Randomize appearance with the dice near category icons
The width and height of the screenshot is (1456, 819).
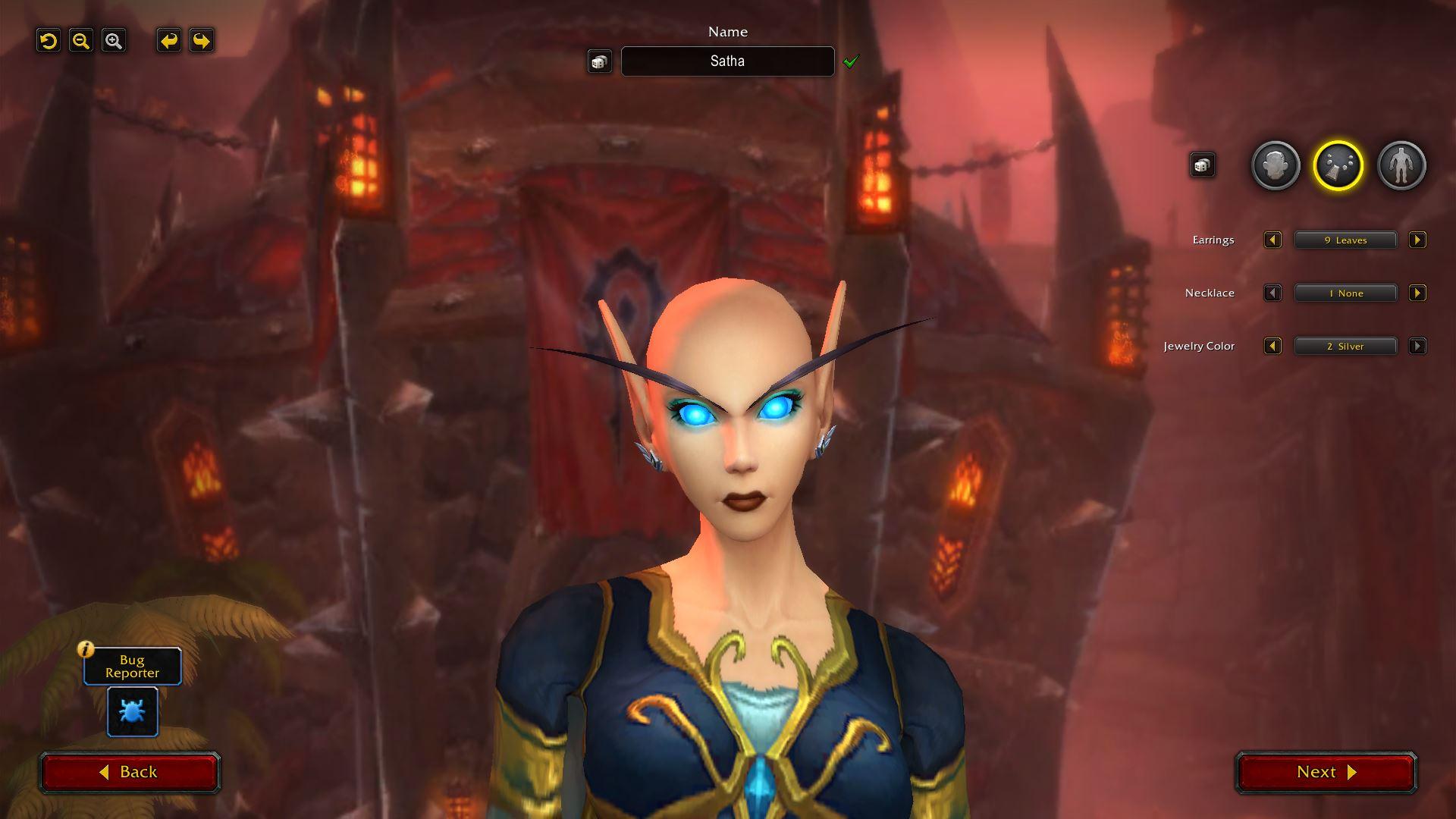pyautogui.click(x=1202, y=165)
